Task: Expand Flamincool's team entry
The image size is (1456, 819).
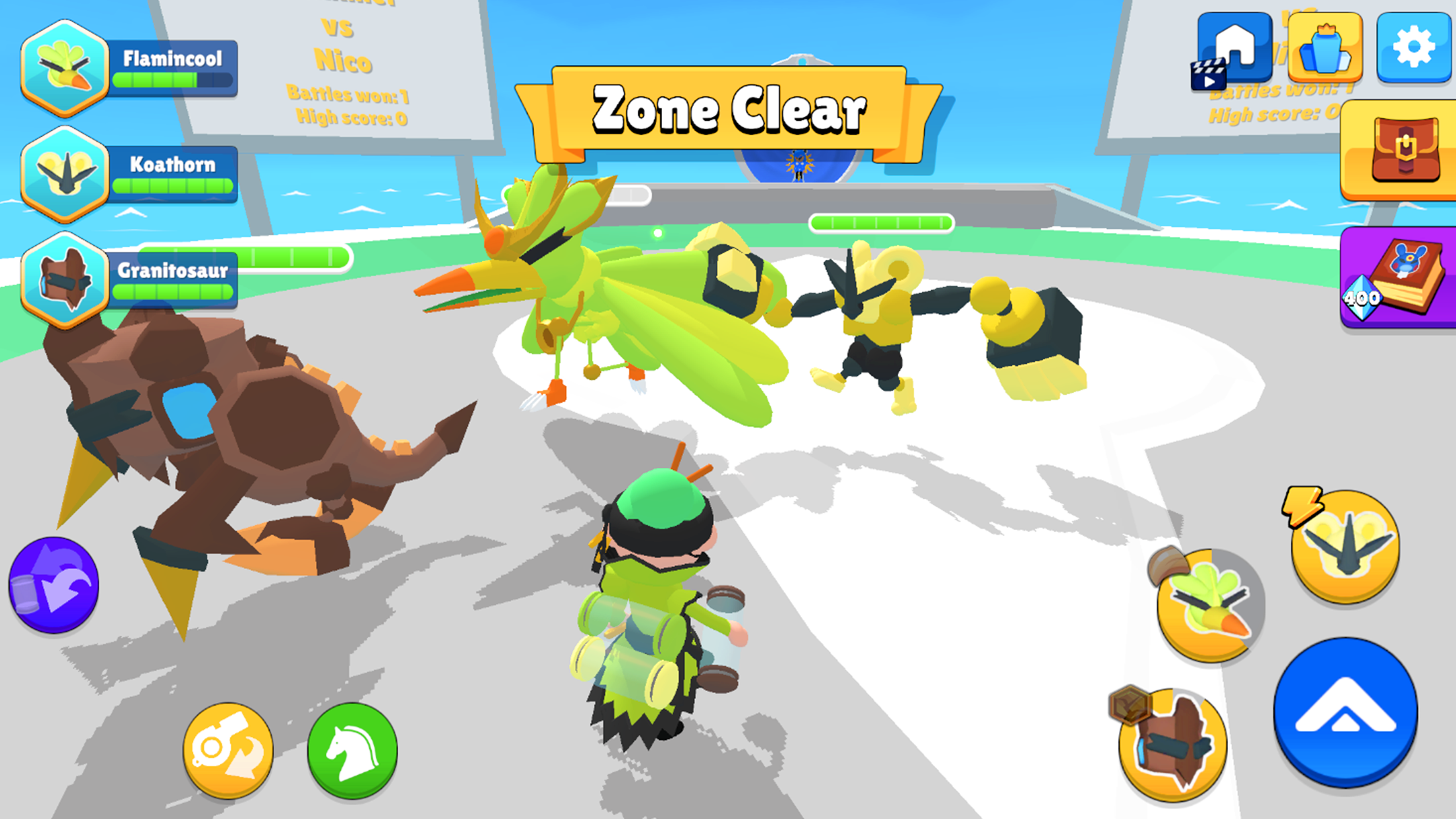Action: click(64, 71)
